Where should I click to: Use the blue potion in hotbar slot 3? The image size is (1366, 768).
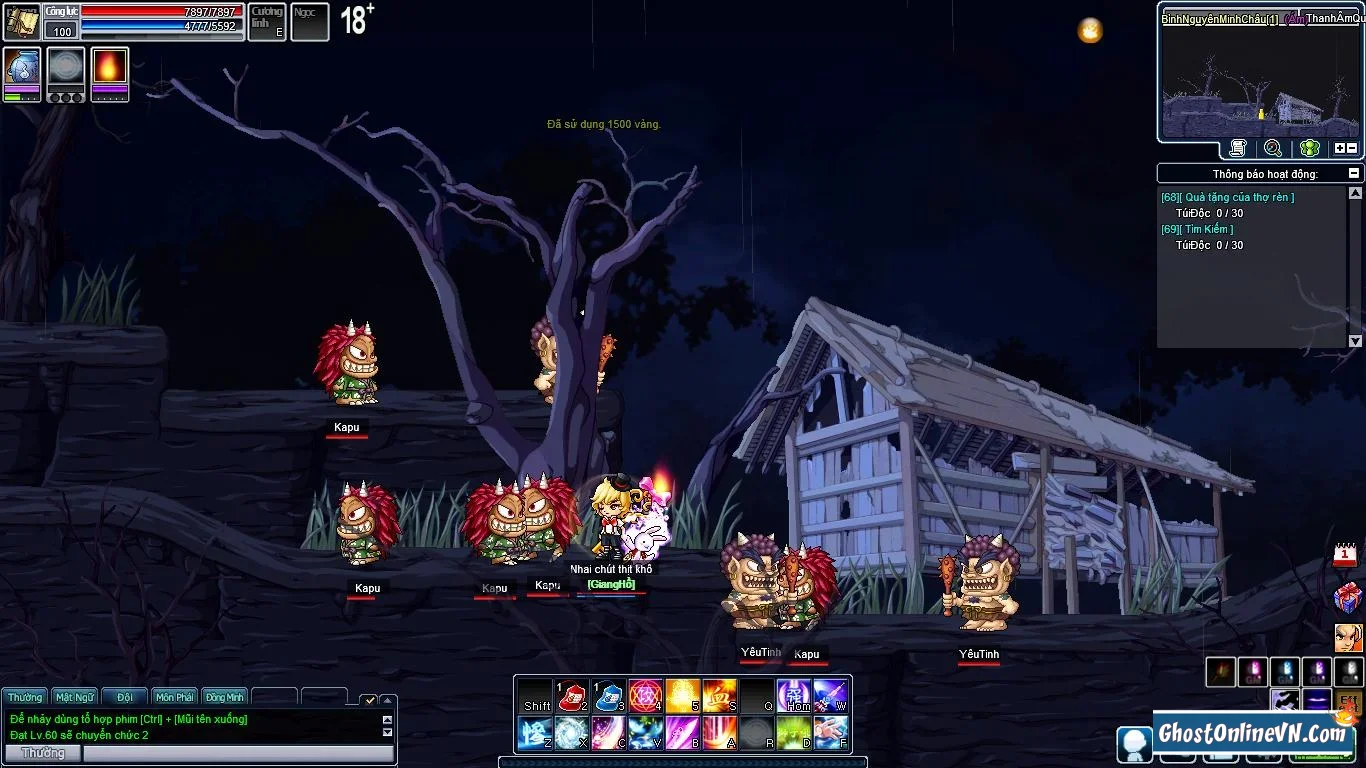609,695
